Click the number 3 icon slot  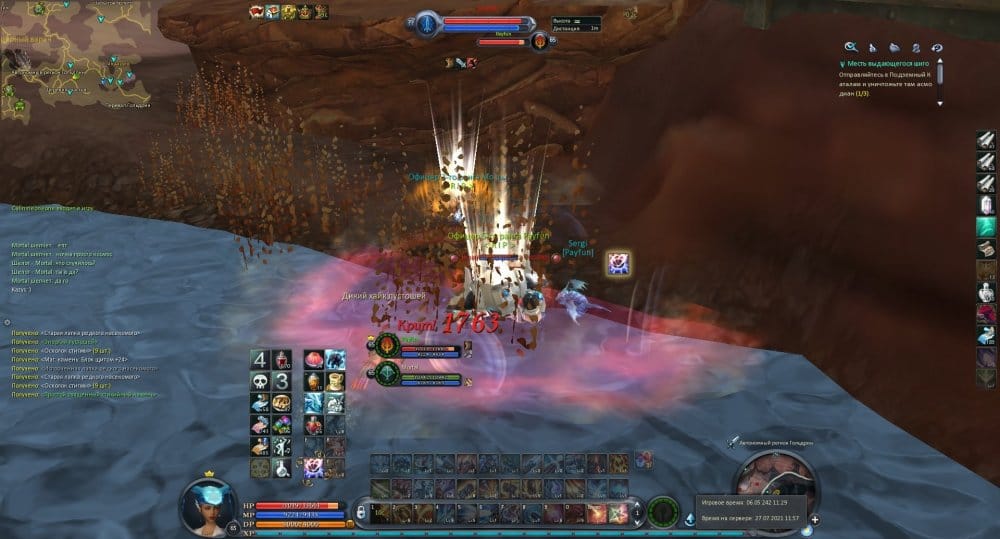coord(283,382)
